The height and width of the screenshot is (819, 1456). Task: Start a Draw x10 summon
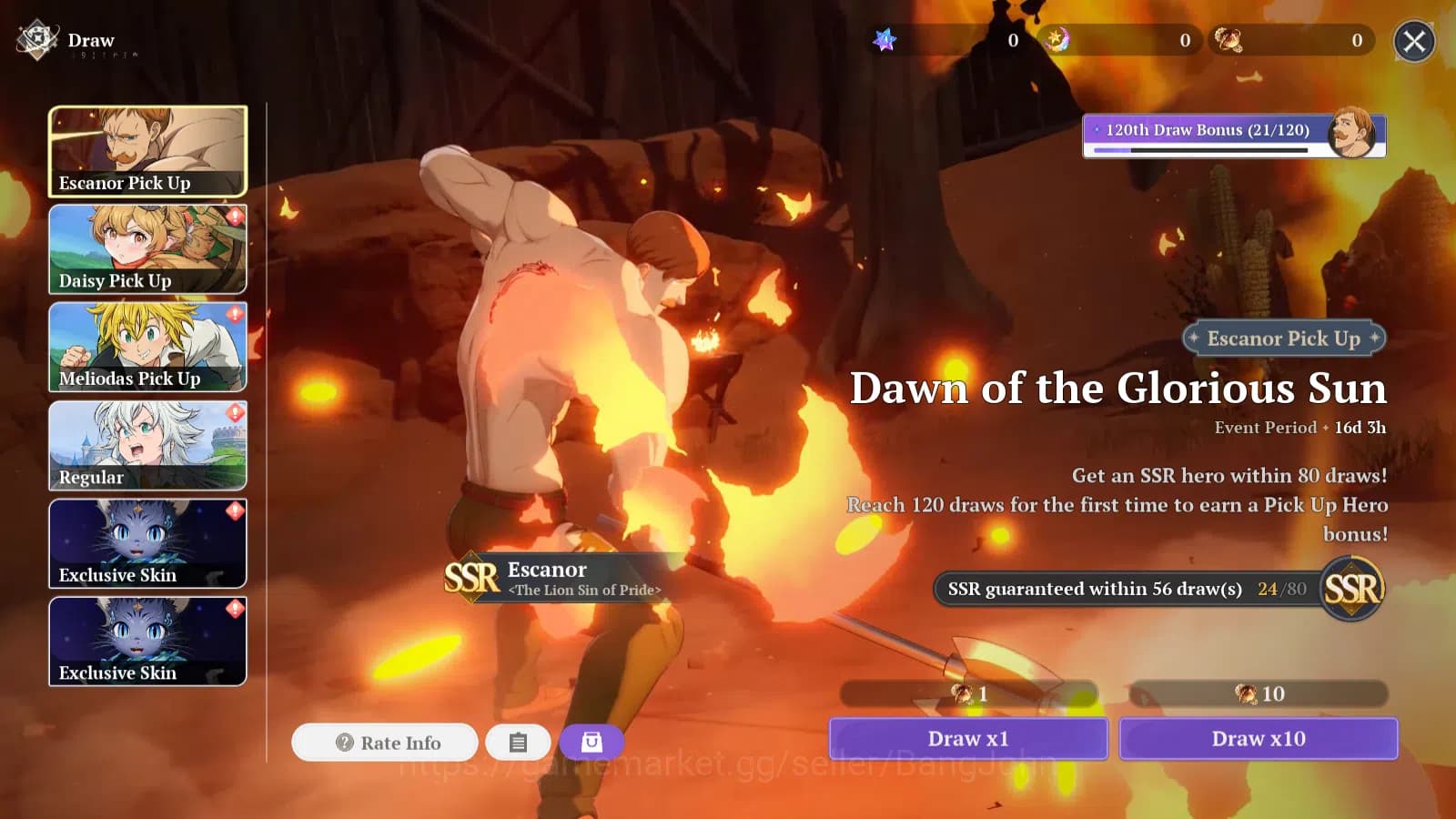1259,738
